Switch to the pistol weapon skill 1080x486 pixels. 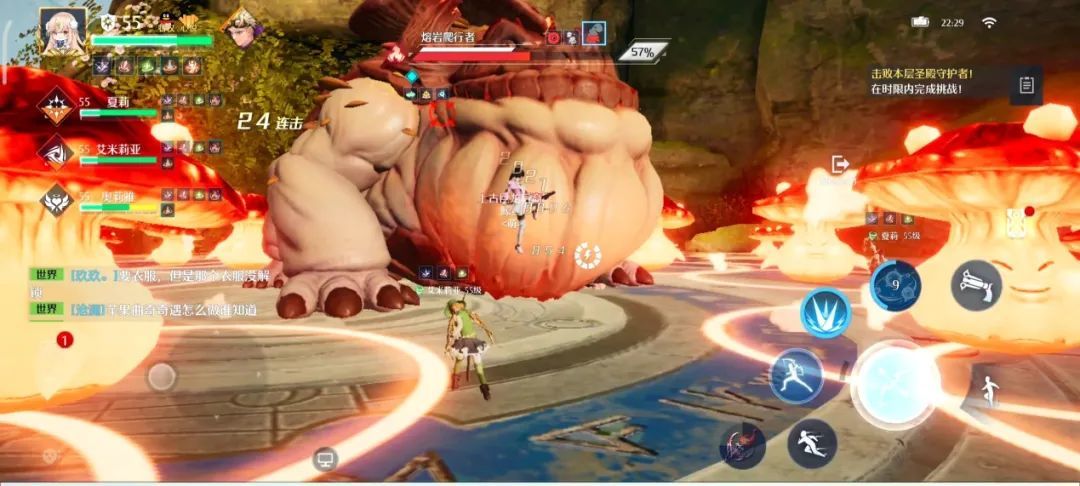coord(976,286)
